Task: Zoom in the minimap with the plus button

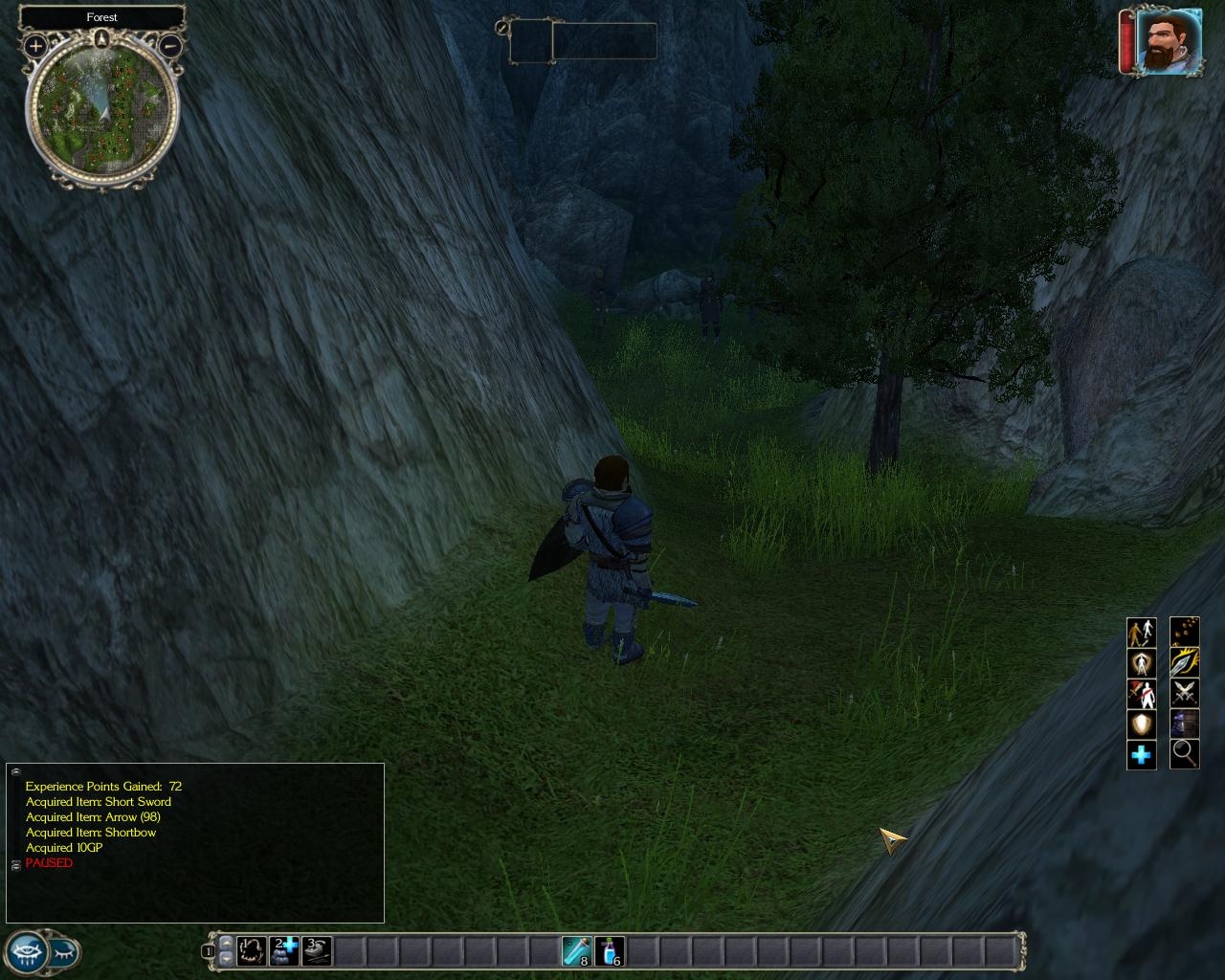Action: 35,45
